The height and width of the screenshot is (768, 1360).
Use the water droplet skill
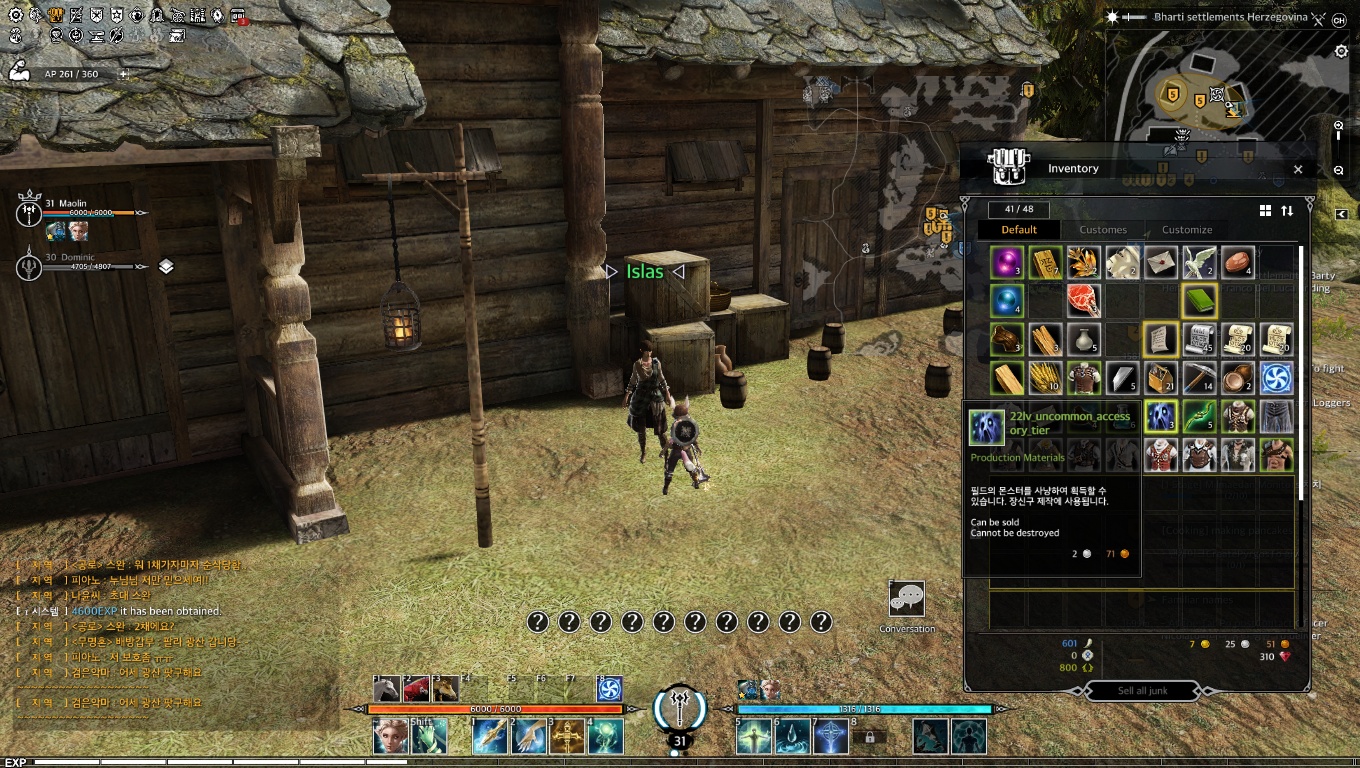tap(792, 737)
